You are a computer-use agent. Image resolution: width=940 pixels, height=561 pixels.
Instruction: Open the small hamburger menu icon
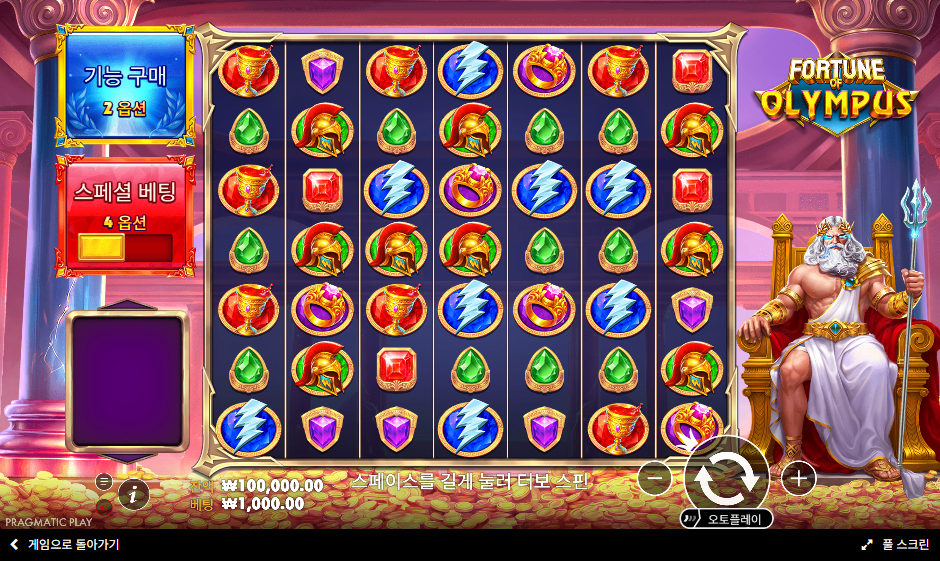pos(103,481)
